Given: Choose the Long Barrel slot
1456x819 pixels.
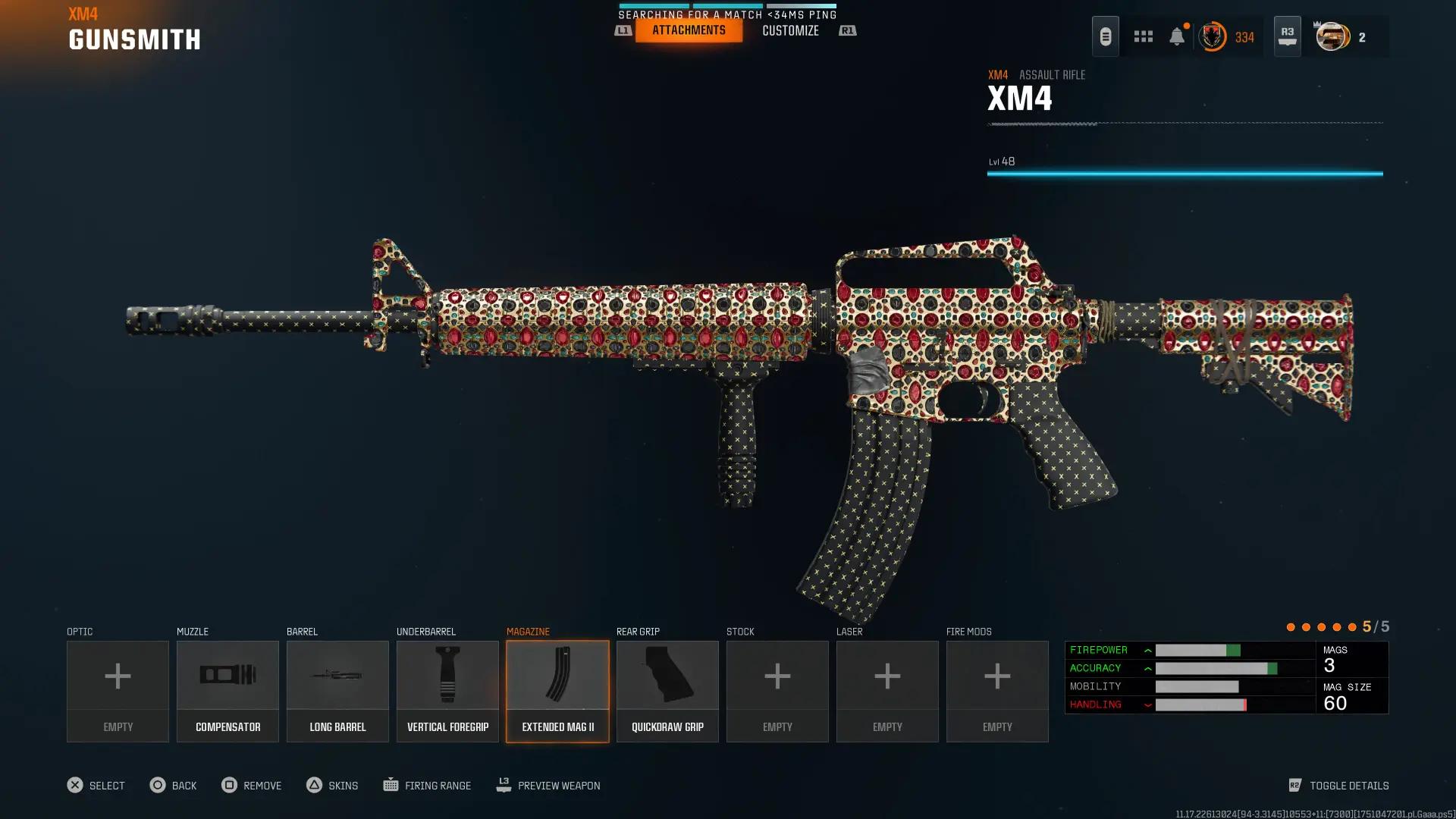Looking at the screenshot, I should 337,691.
